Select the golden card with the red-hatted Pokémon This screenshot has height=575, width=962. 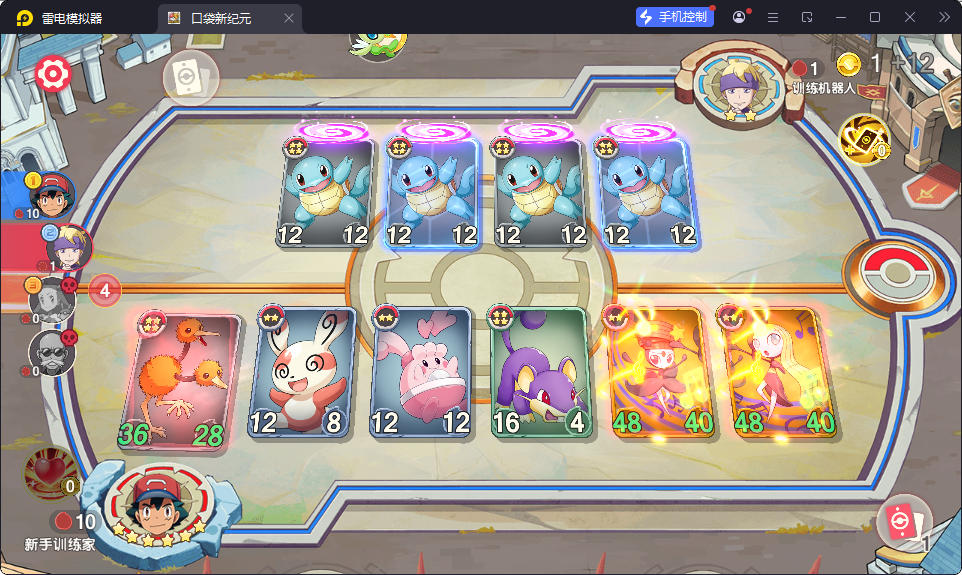(654, 374)
